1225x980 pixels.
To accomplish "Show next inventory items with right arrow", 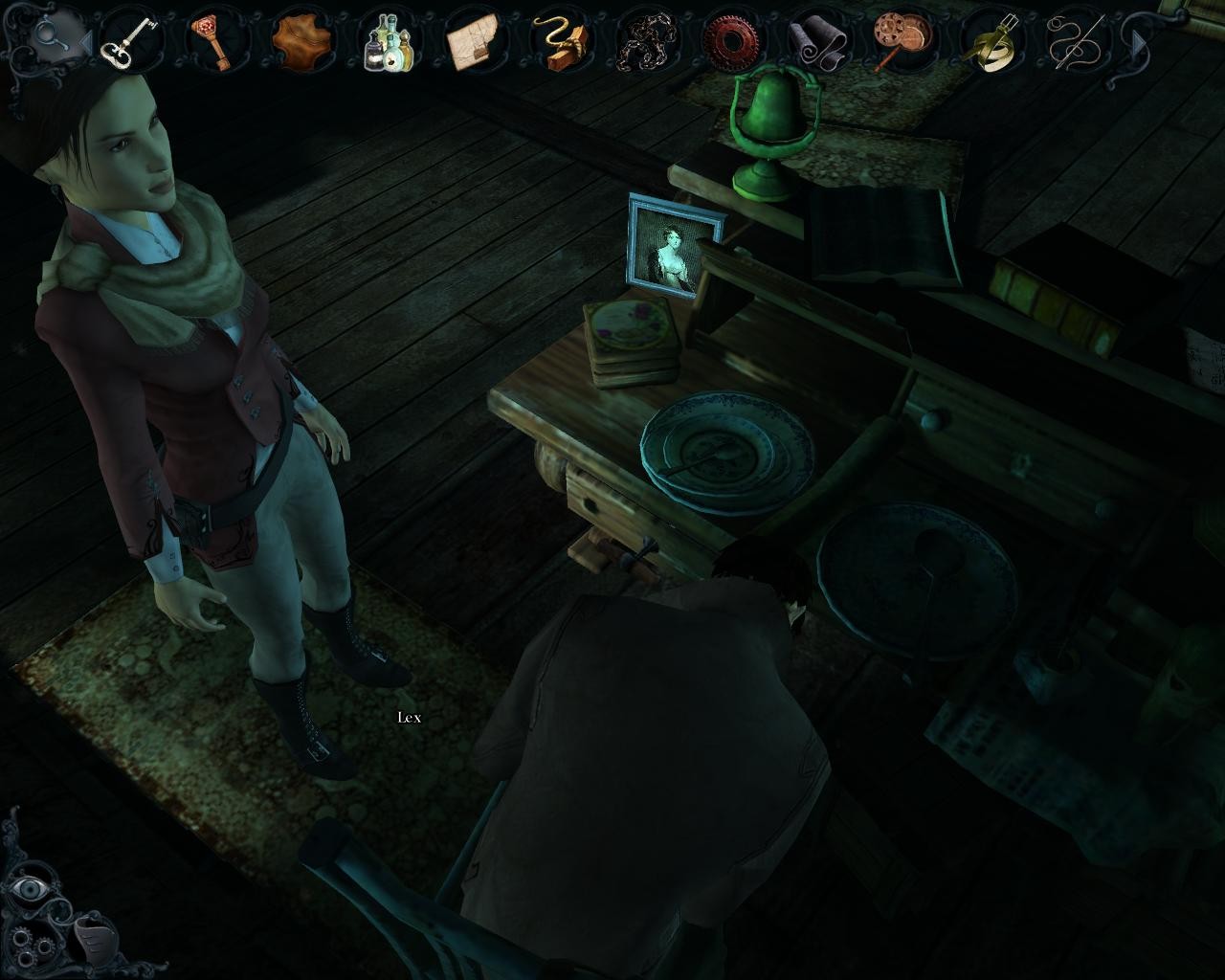I will coord(1139,43).
